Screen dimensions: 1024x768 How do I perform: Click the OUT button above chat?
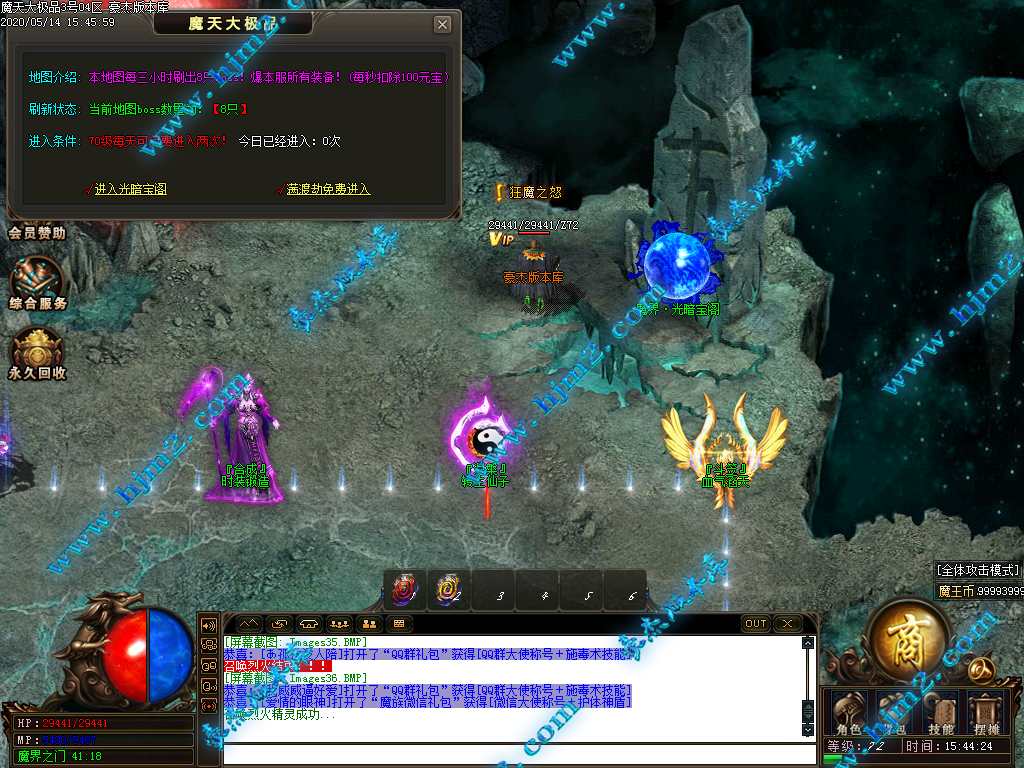[756, 624]
